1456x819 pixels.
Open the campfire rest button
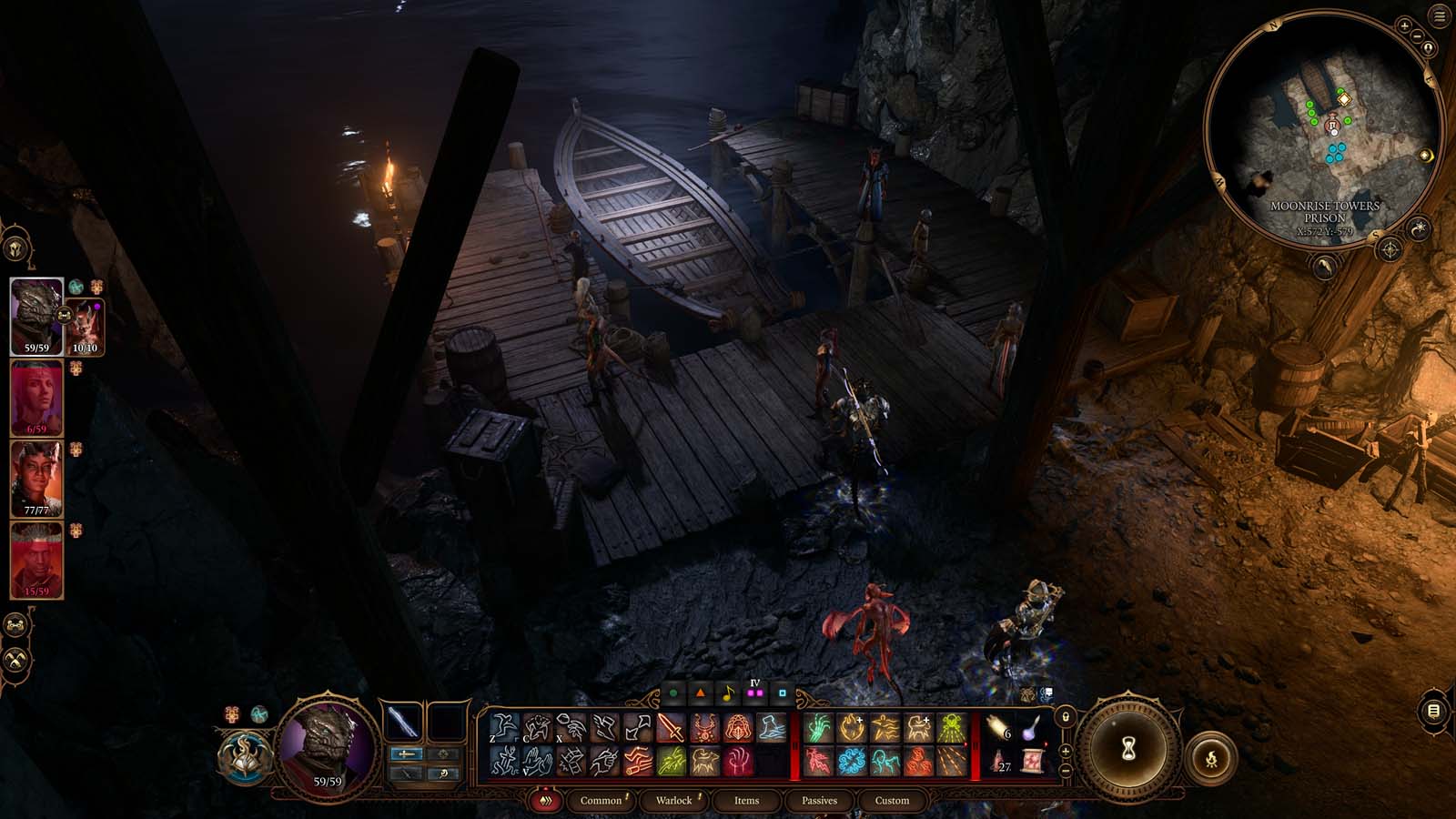1211,757
